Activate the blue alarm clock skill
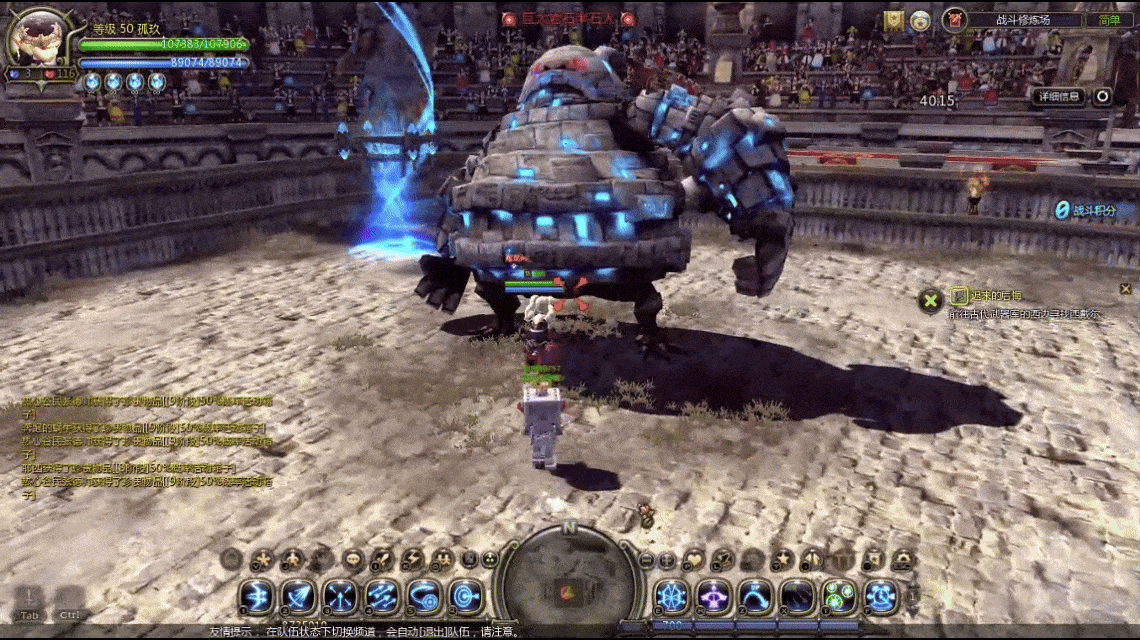This screenshot has width=1140, height=640. tap(881, 596)
